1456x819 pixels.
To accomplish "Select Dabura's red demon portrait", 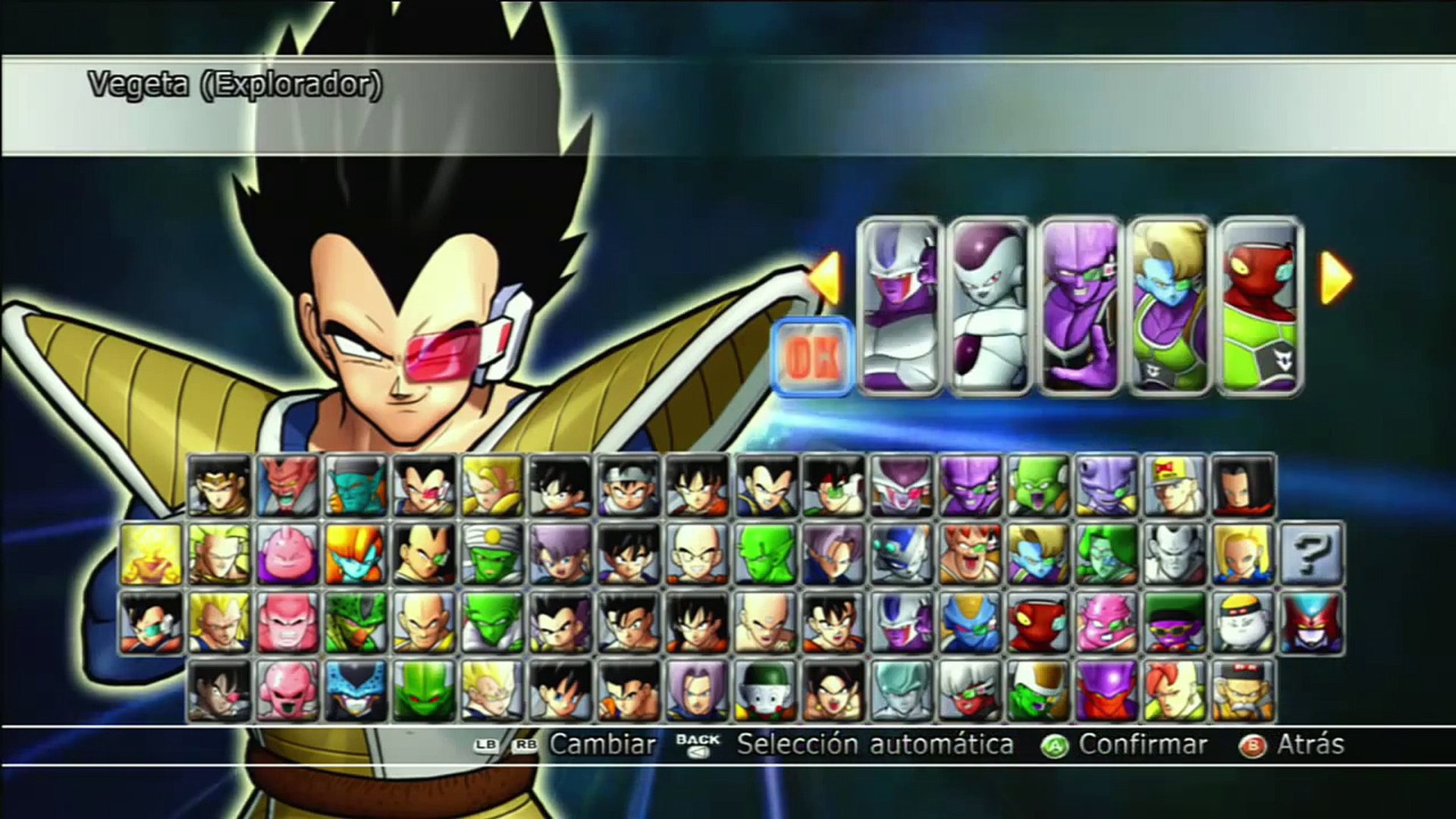I will [x=288, y=486].
